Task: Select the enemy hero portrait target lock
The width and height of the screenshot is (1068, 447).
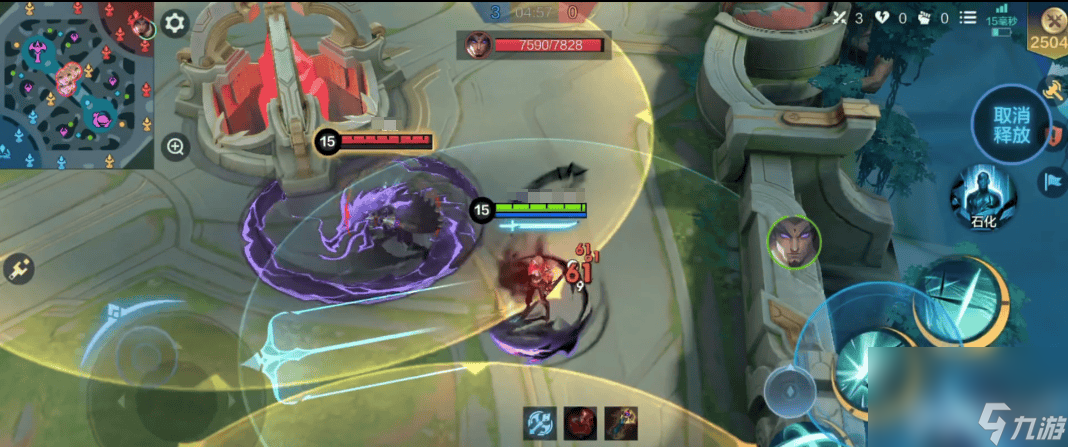Action: [x=794, y=241]
